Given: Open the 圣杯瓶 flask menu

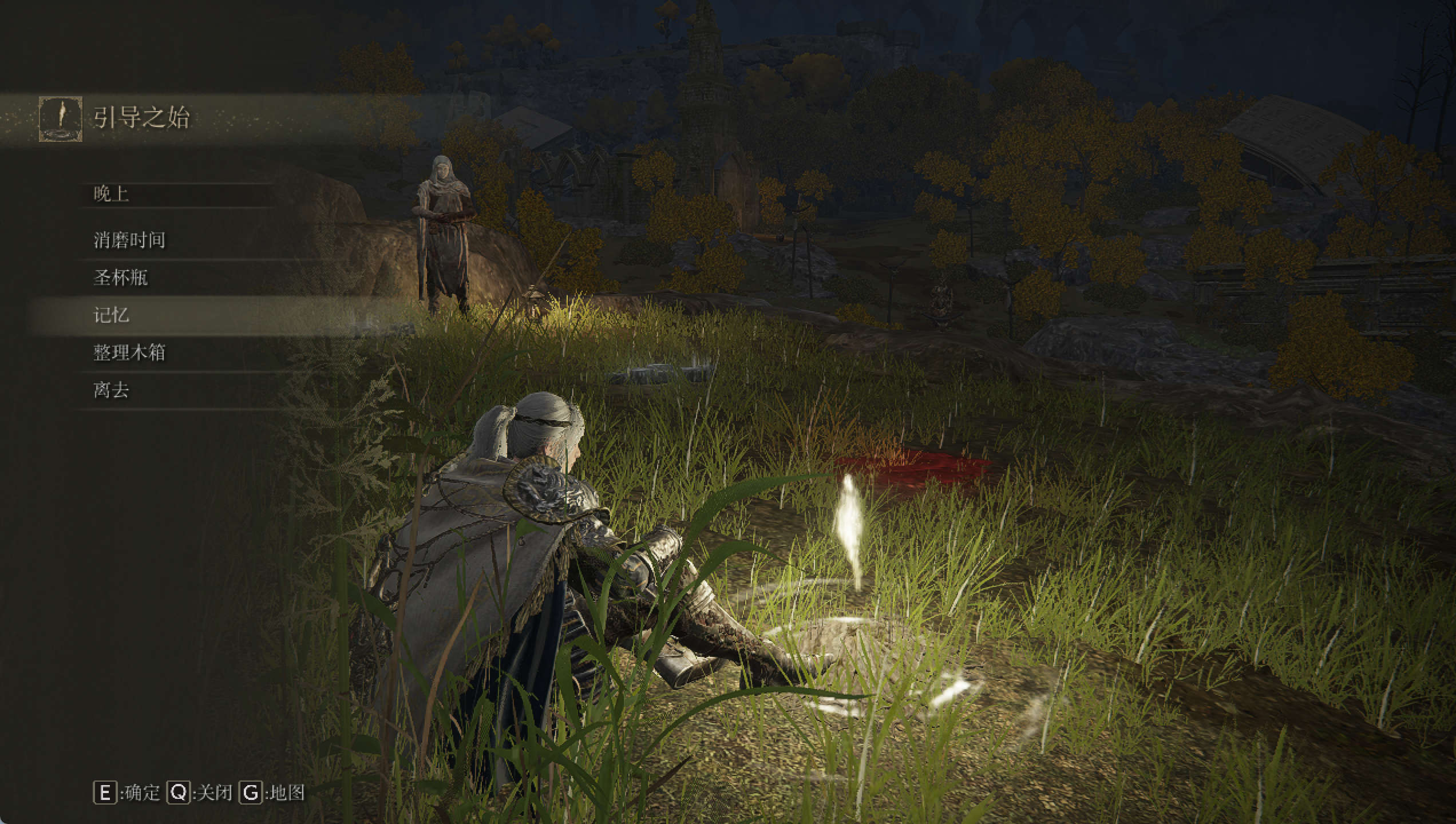Looking at the screenshot, I should coord(121,278).
